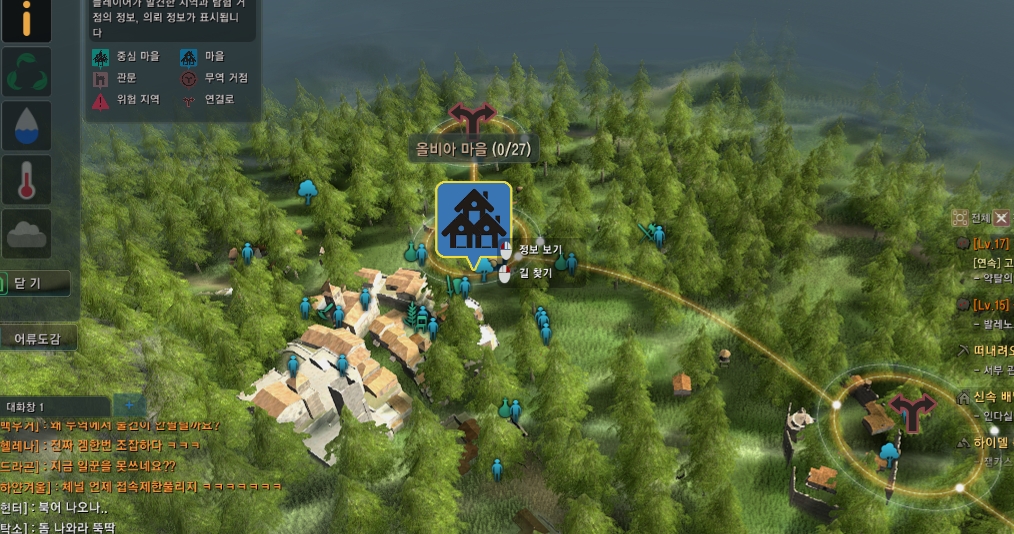Show the cloud humidity map layer
This screenshot has width=1014, height=534.
tap(26, 234)
